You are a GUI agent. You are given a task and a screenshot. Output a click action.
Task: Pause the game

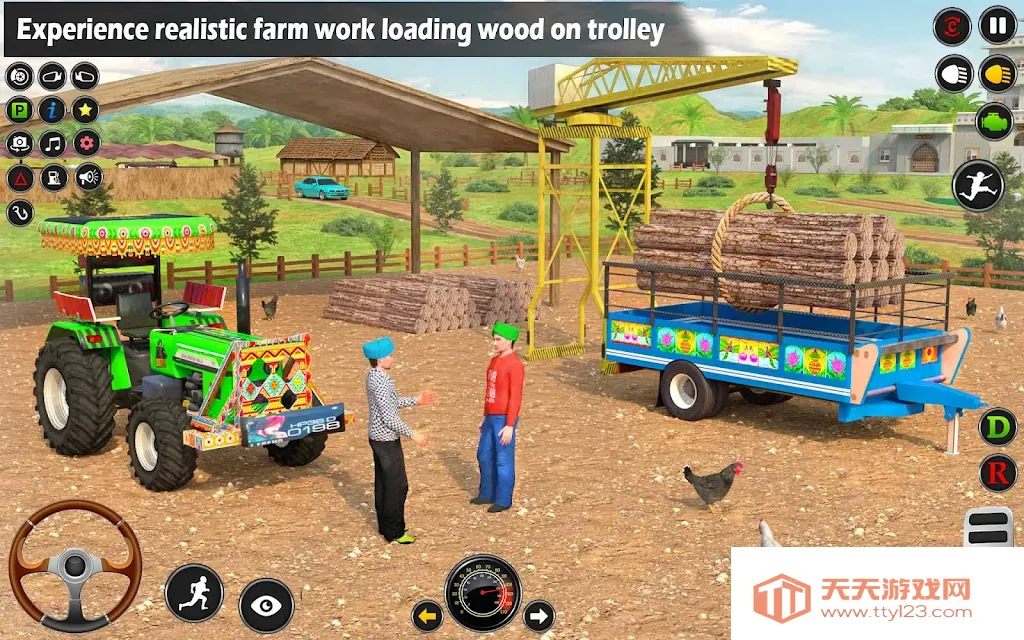pyautogui.click(x=997, y=25)
